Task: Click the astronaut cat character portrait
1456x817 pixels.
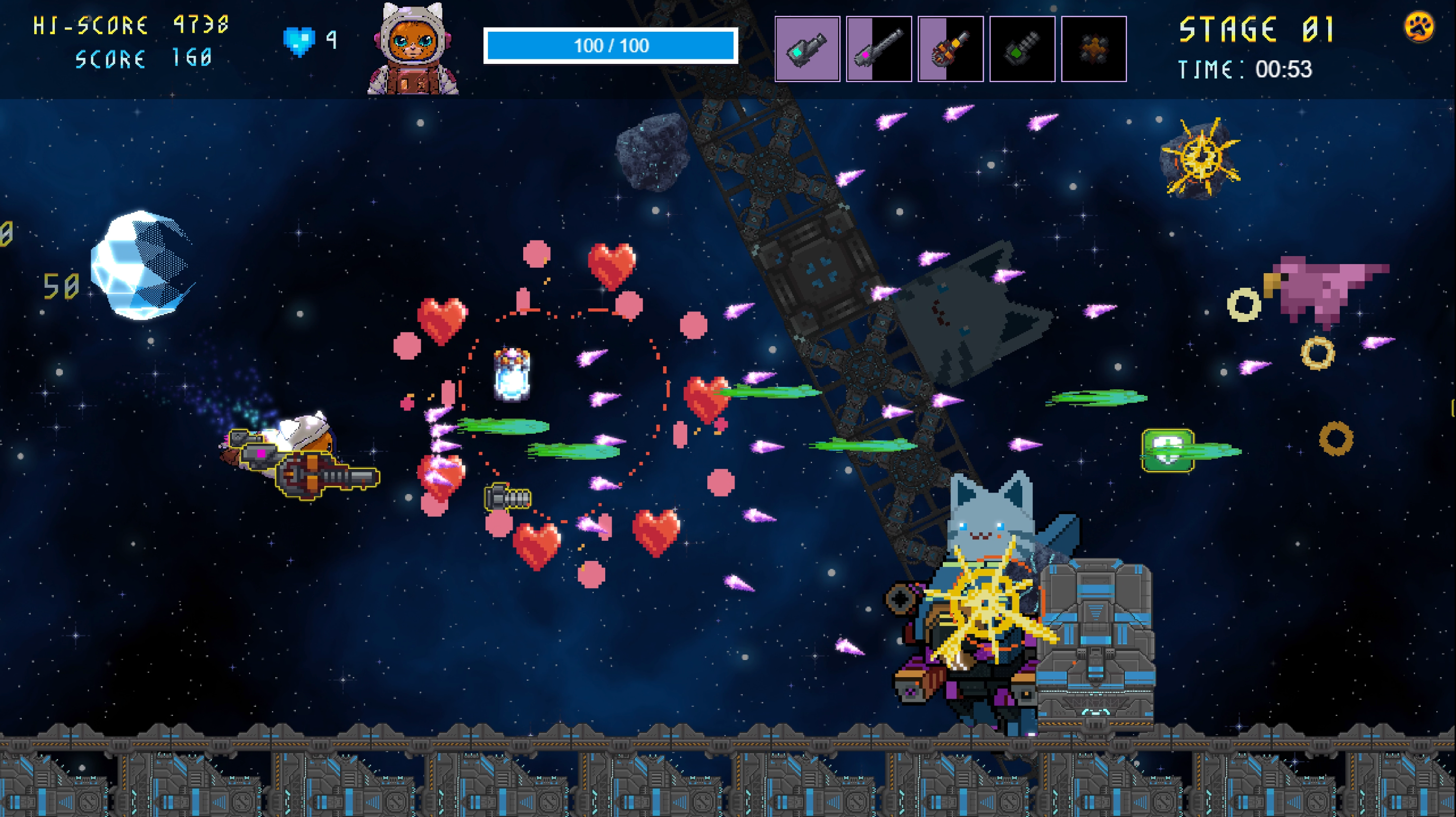Action: click(413, 50)
